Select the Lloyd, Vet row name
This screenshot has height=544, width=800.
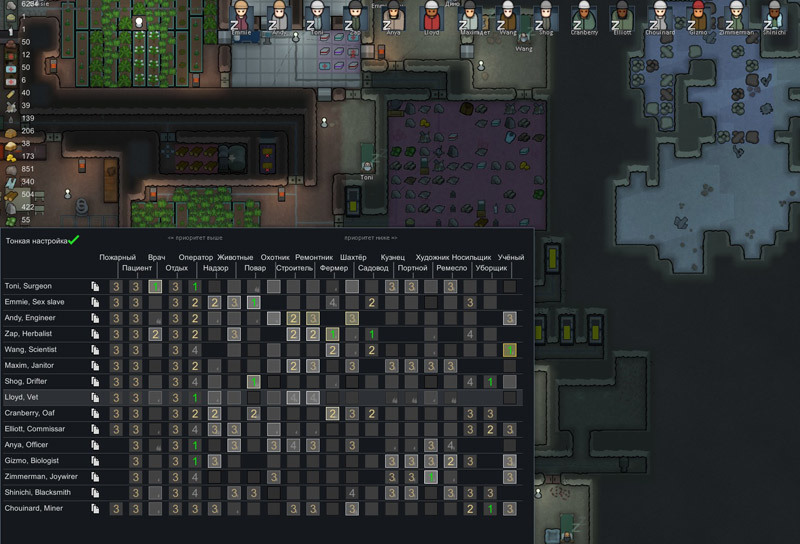23,398
